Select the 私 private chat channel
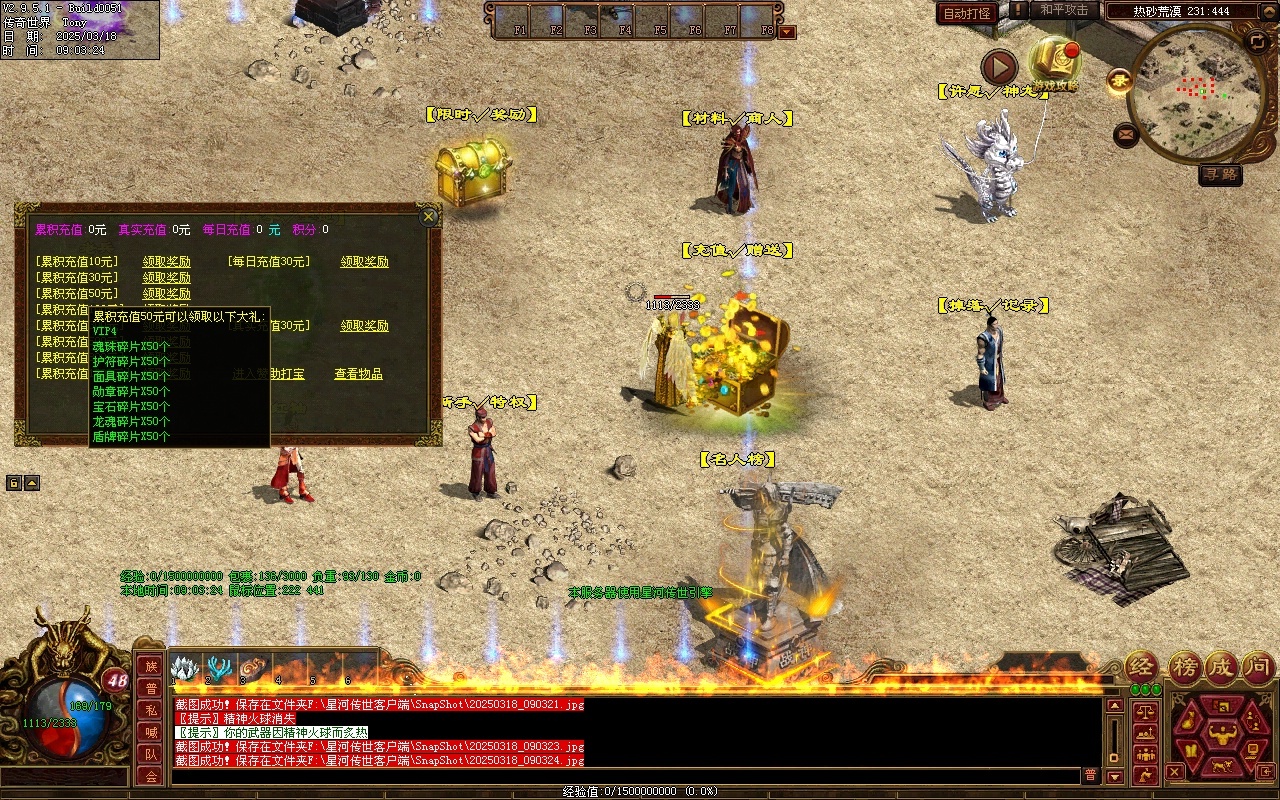The image size is (1280, 800). pyautogui.click(x=151, y=710)
